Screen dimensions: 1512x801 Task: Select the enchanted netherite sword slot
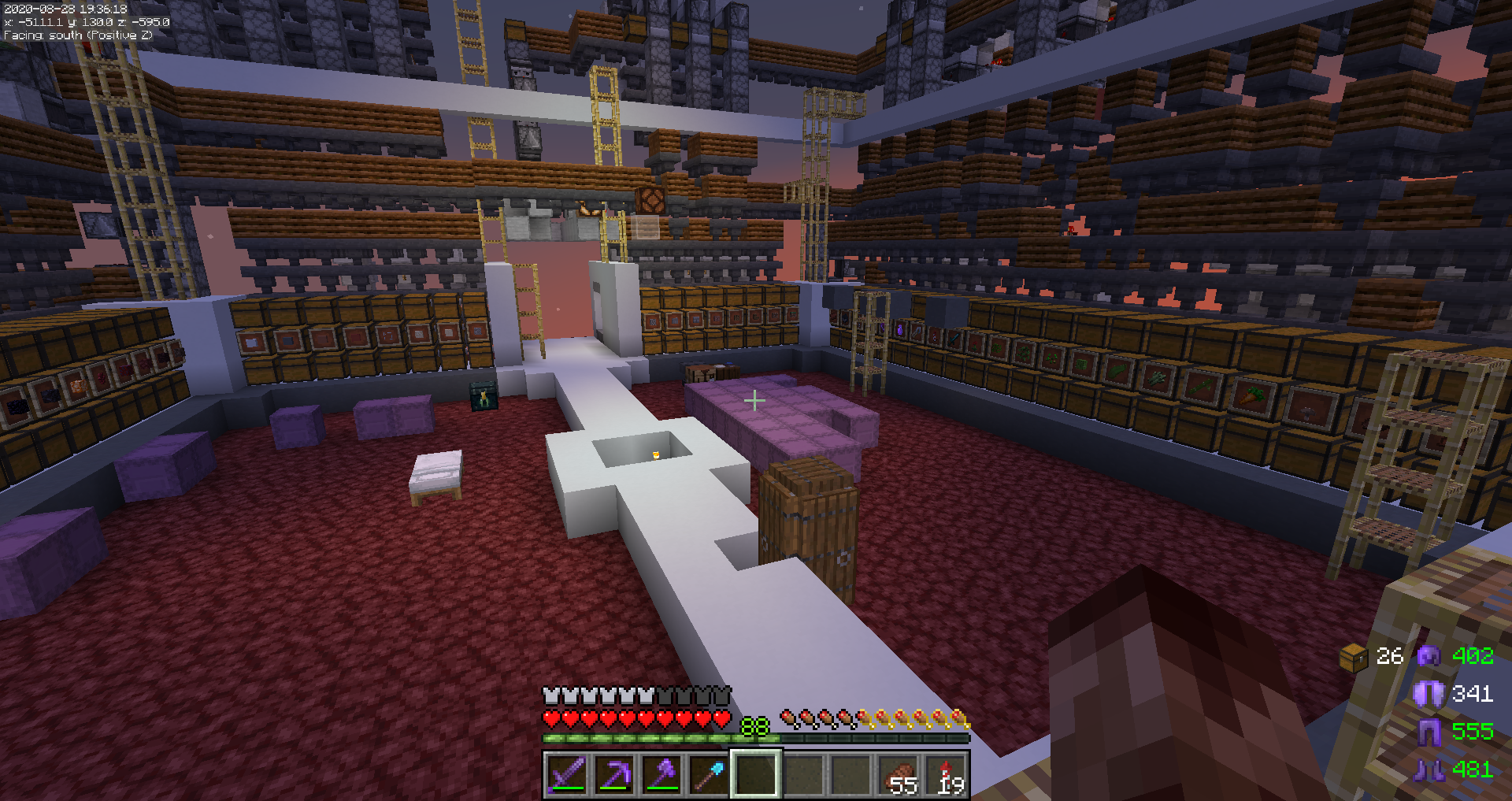(x=567, y=774)
